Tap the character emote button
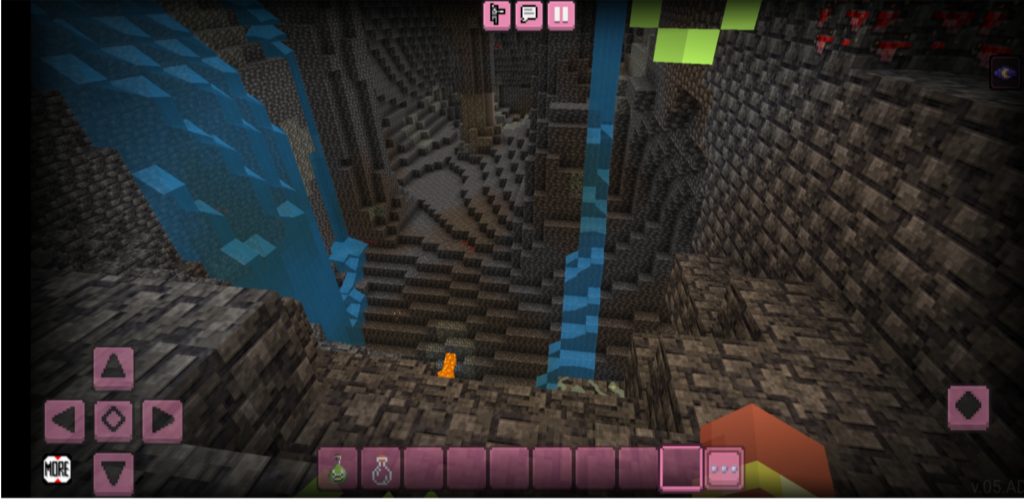The width and height of the screenshot is (1024, 500). tap(497, 15)
